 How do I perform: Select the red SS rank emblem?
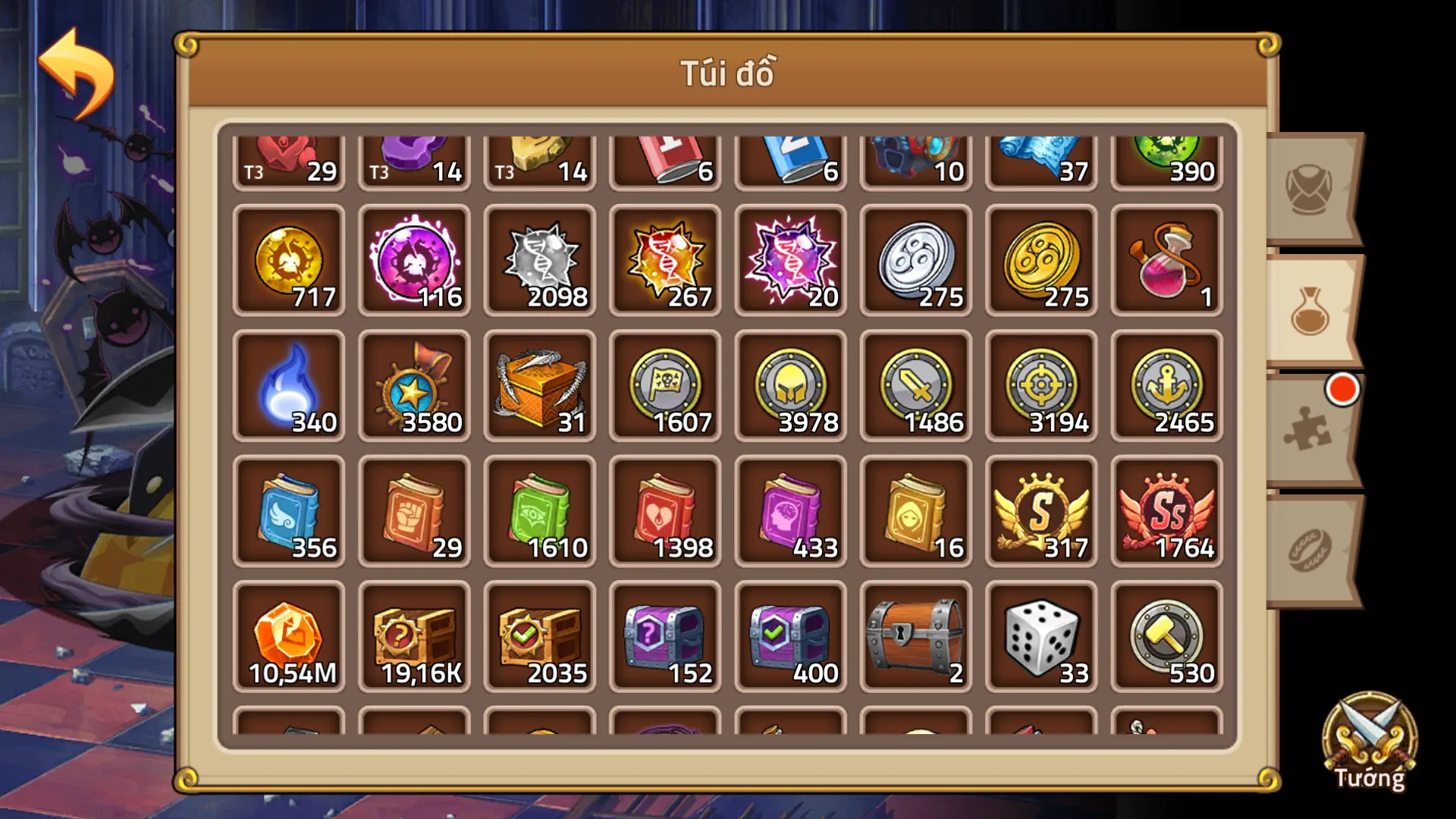(x=1166, y=512)
